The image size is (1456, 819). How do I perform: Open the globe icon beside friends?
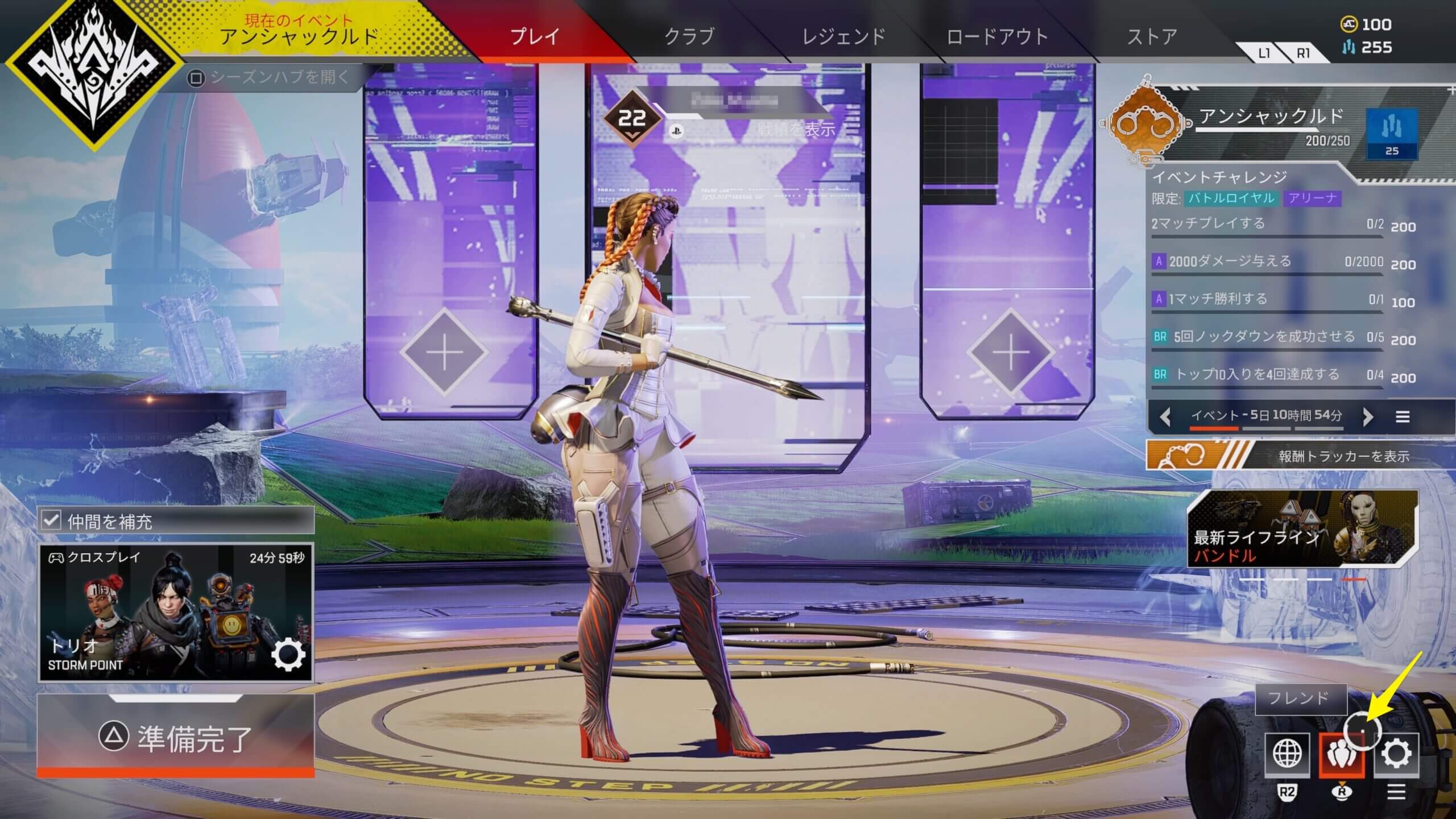(x=1287, y=755)
